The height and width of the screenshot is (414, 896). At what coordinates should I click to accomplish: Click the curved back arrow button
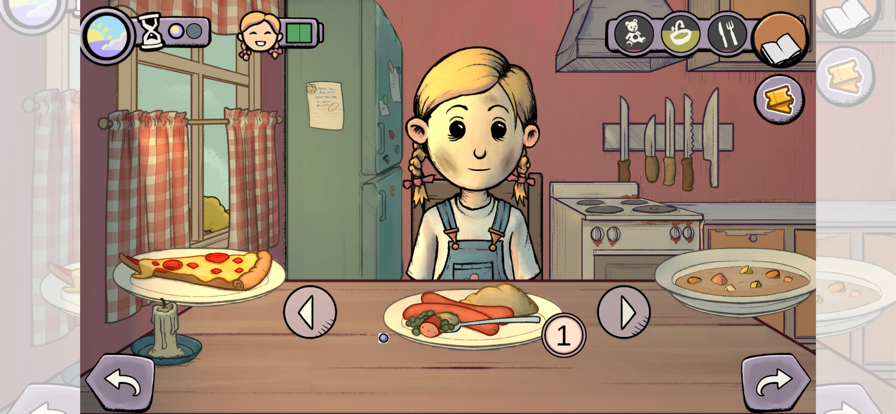(120, 382)
